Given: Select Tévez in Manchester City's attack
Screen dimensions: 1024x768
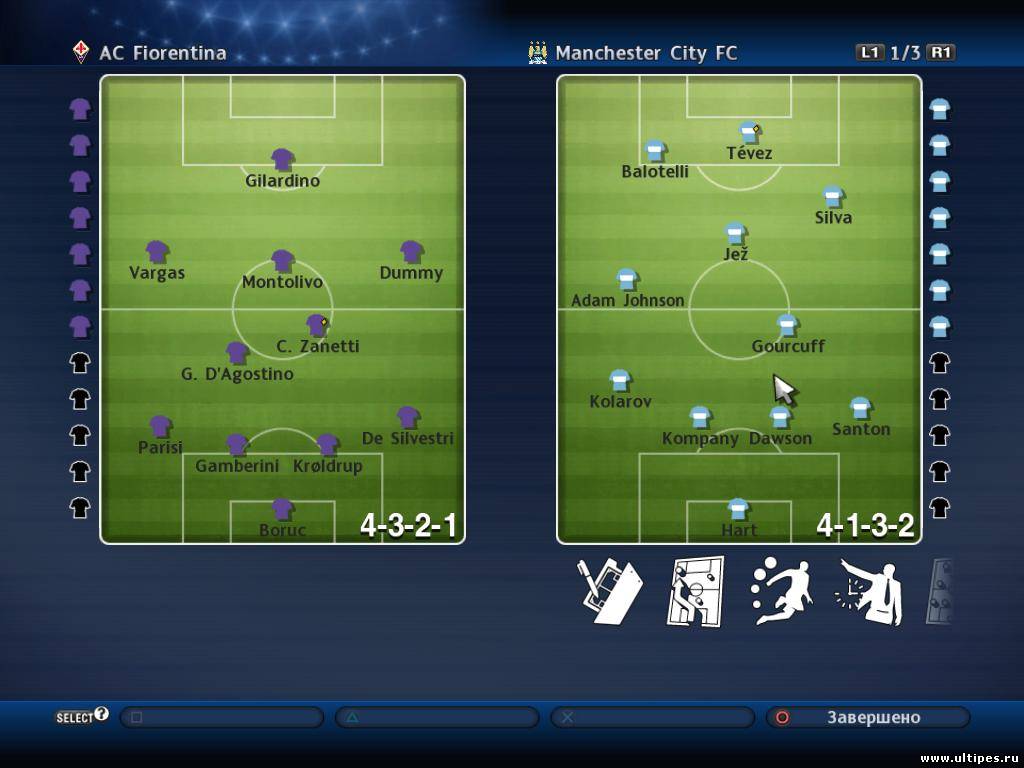Looking at the screenshot, I should 749,133.
